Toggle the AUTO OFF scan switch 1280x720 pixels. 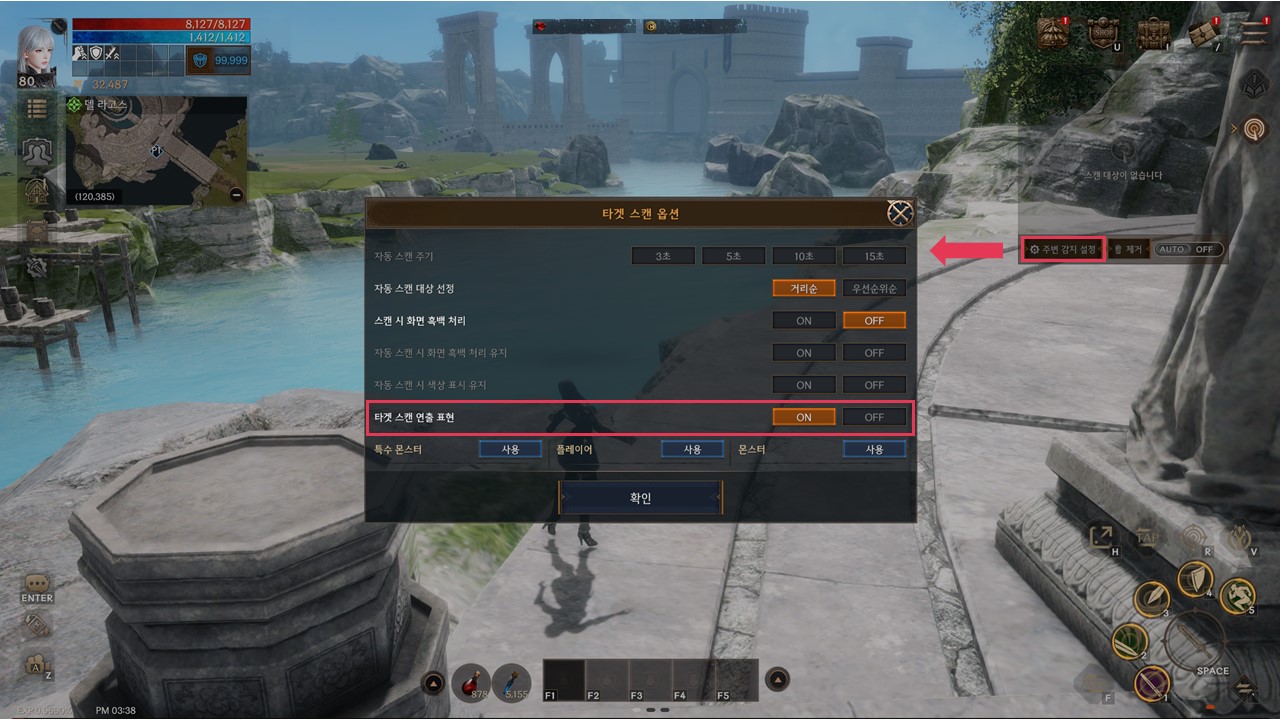(x=1188, y=249)
